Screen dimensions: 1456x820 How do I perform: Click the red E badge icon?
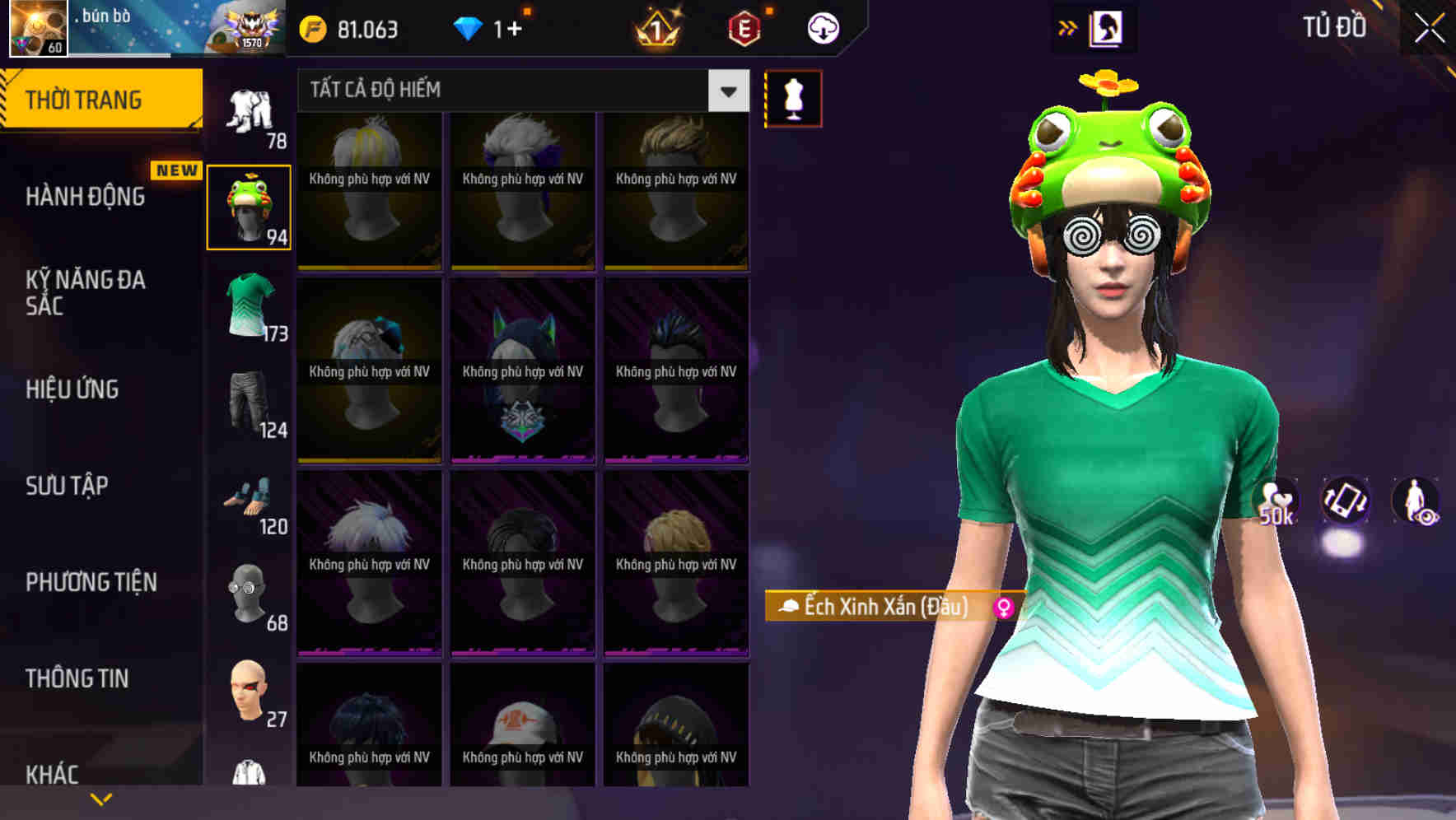(744, 28)
